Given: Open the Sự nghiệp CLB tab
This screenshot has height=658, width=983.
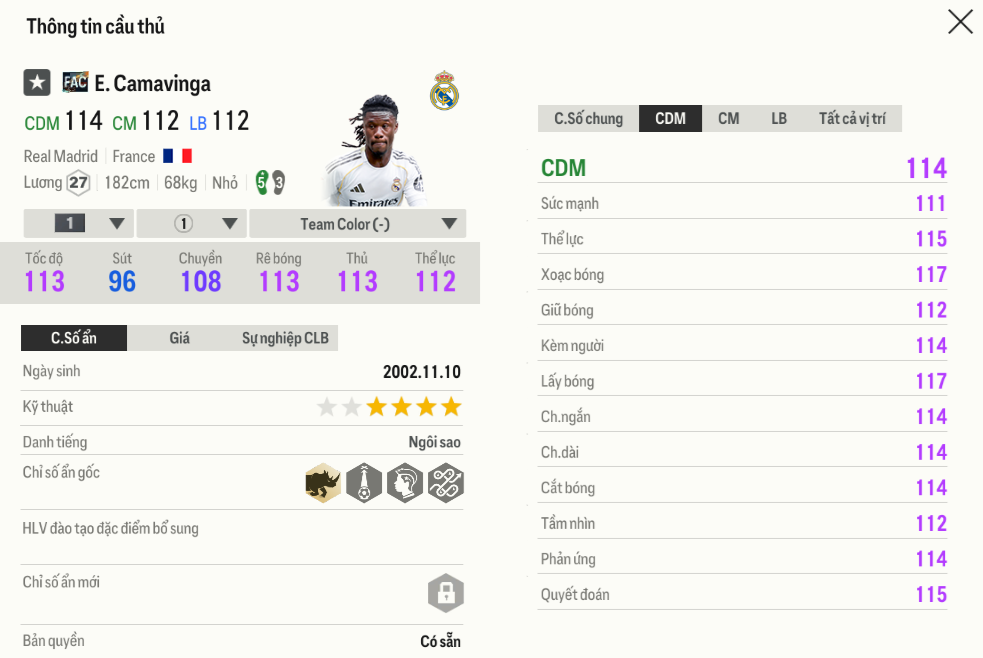Looking at the screenshot, I should click(x=285, y=338).
